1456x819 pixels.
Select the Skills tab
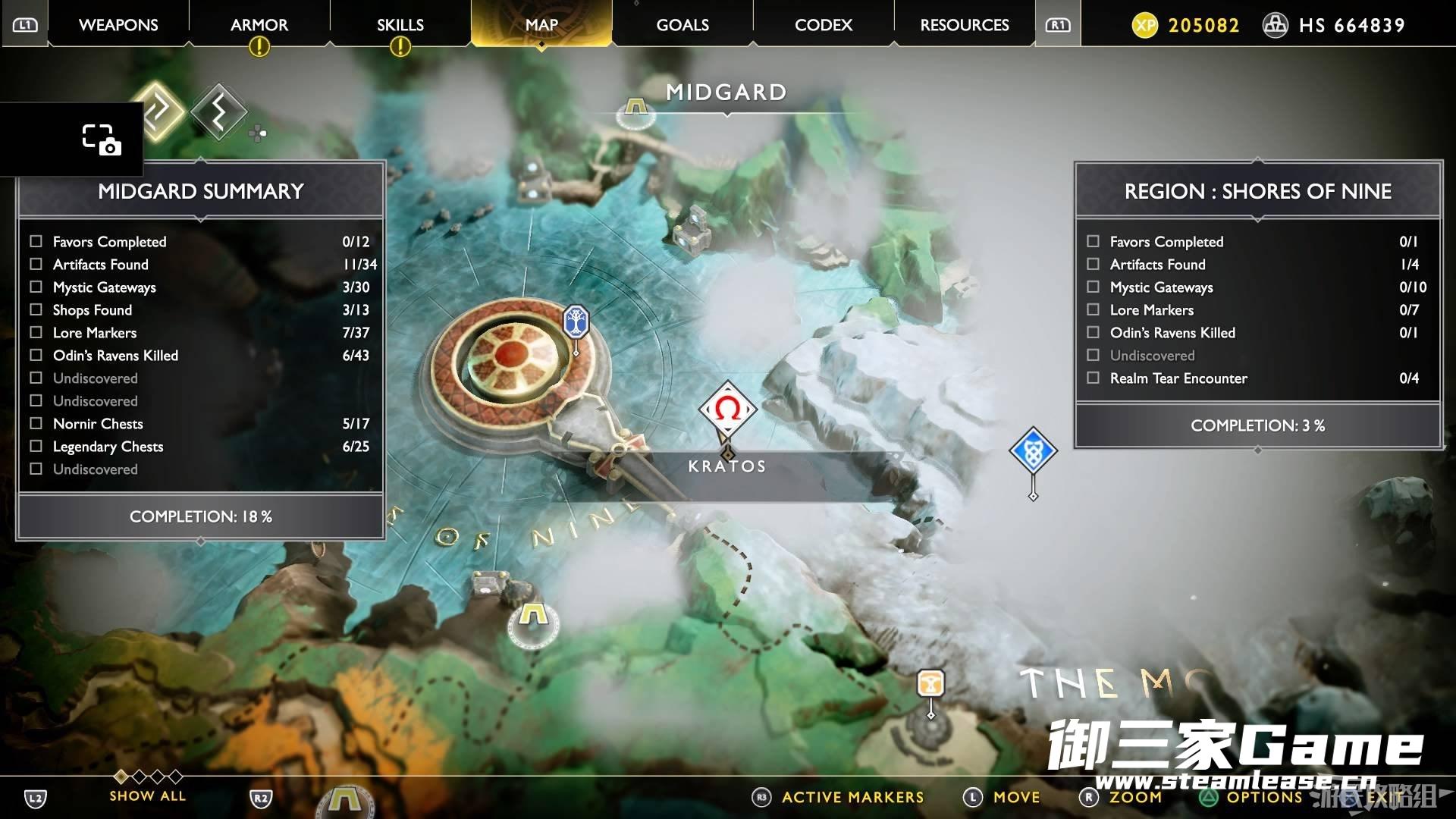(400, 25)
